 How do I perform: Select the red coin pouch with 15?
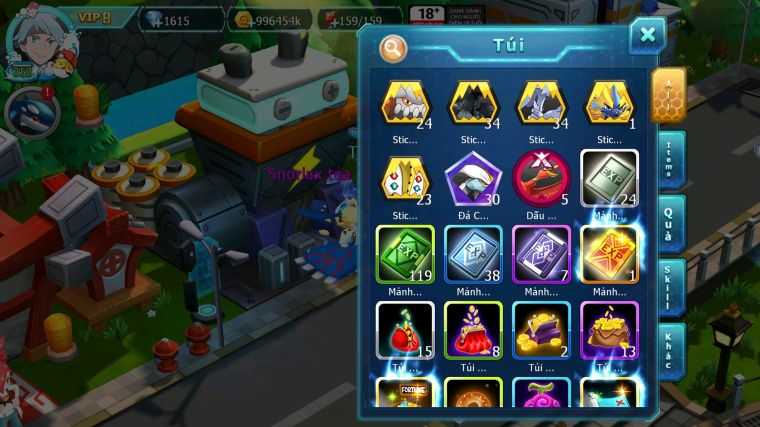(404, 329)
